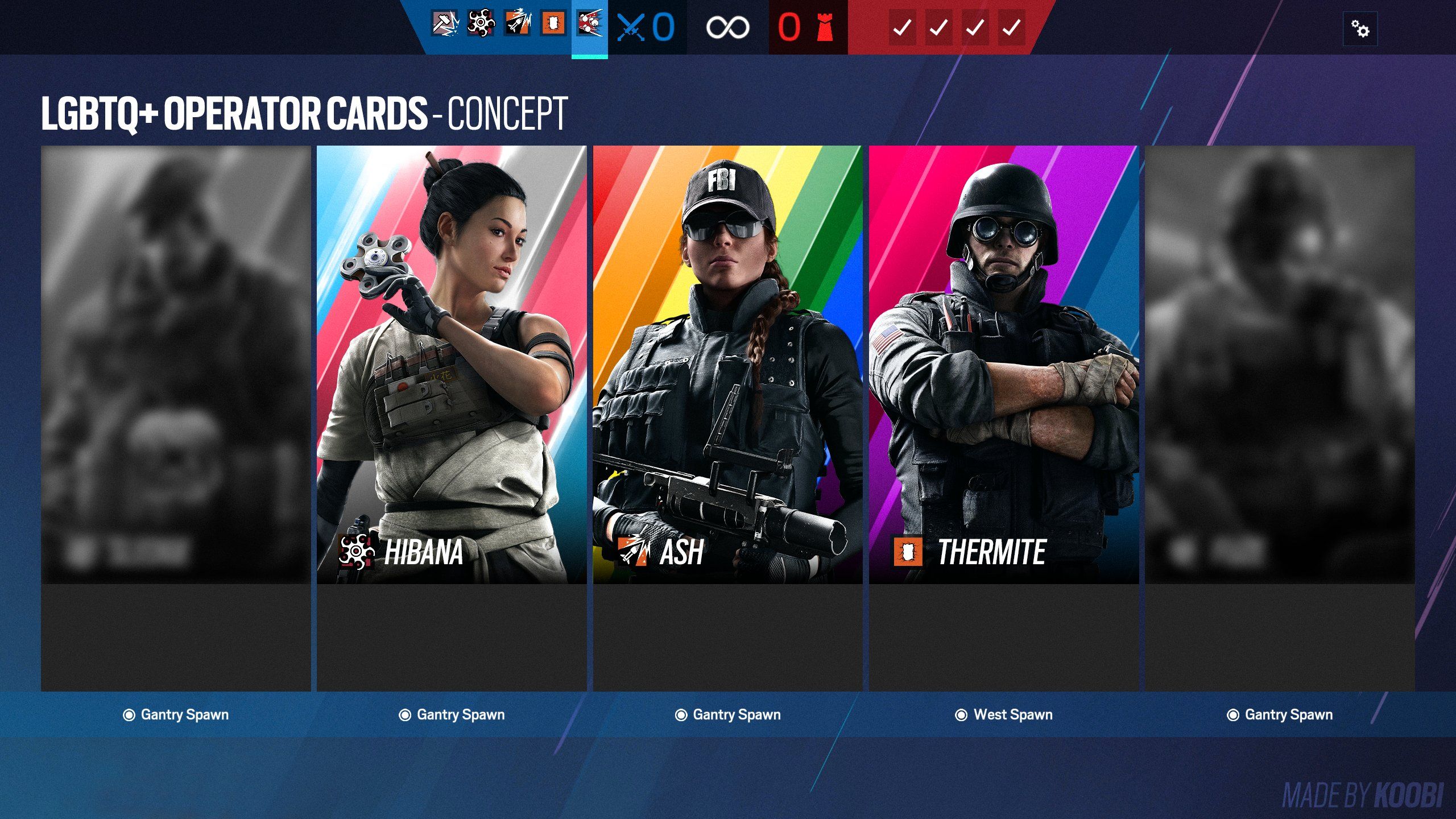
Task: Click Ash's icon in the team bar
Action: 517,24
